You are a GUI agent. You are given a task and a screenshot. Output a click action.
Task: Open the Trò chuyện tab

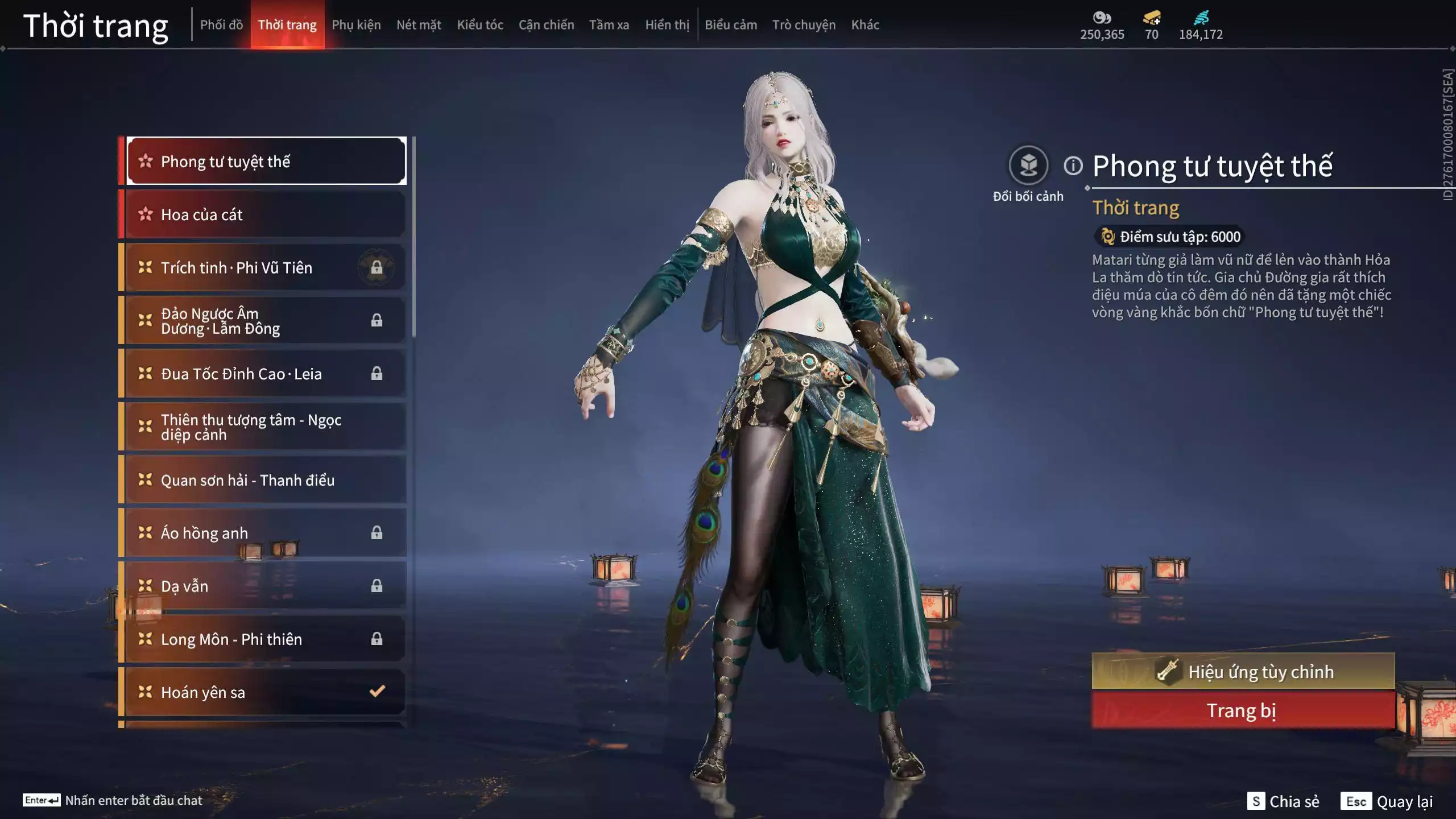click(804, 25)
